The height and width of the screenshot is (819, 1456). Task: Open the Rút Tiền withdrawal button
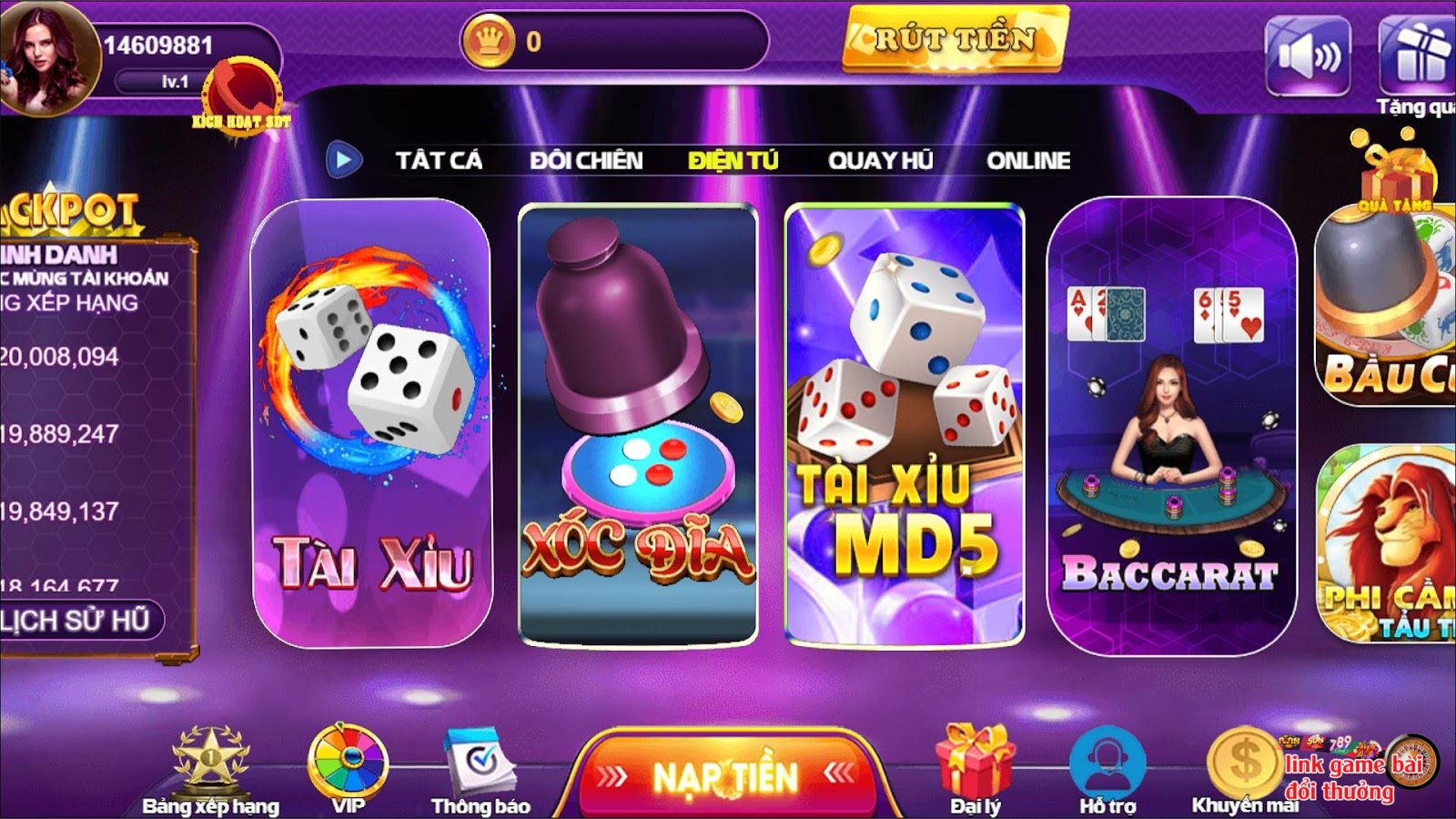coord(955,39)
